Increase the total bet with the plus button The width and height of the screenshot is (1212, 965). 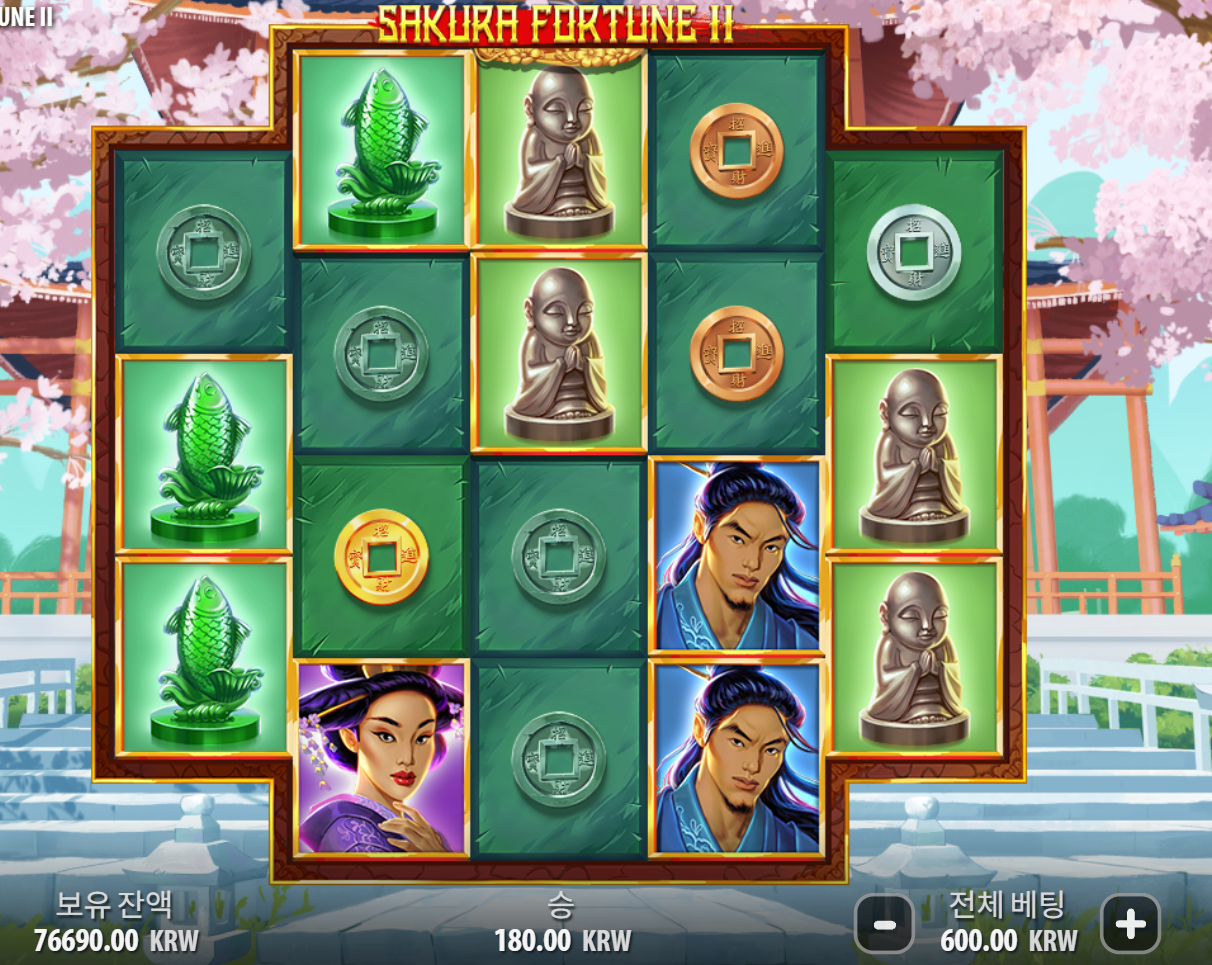click(x=1130, y=924)
